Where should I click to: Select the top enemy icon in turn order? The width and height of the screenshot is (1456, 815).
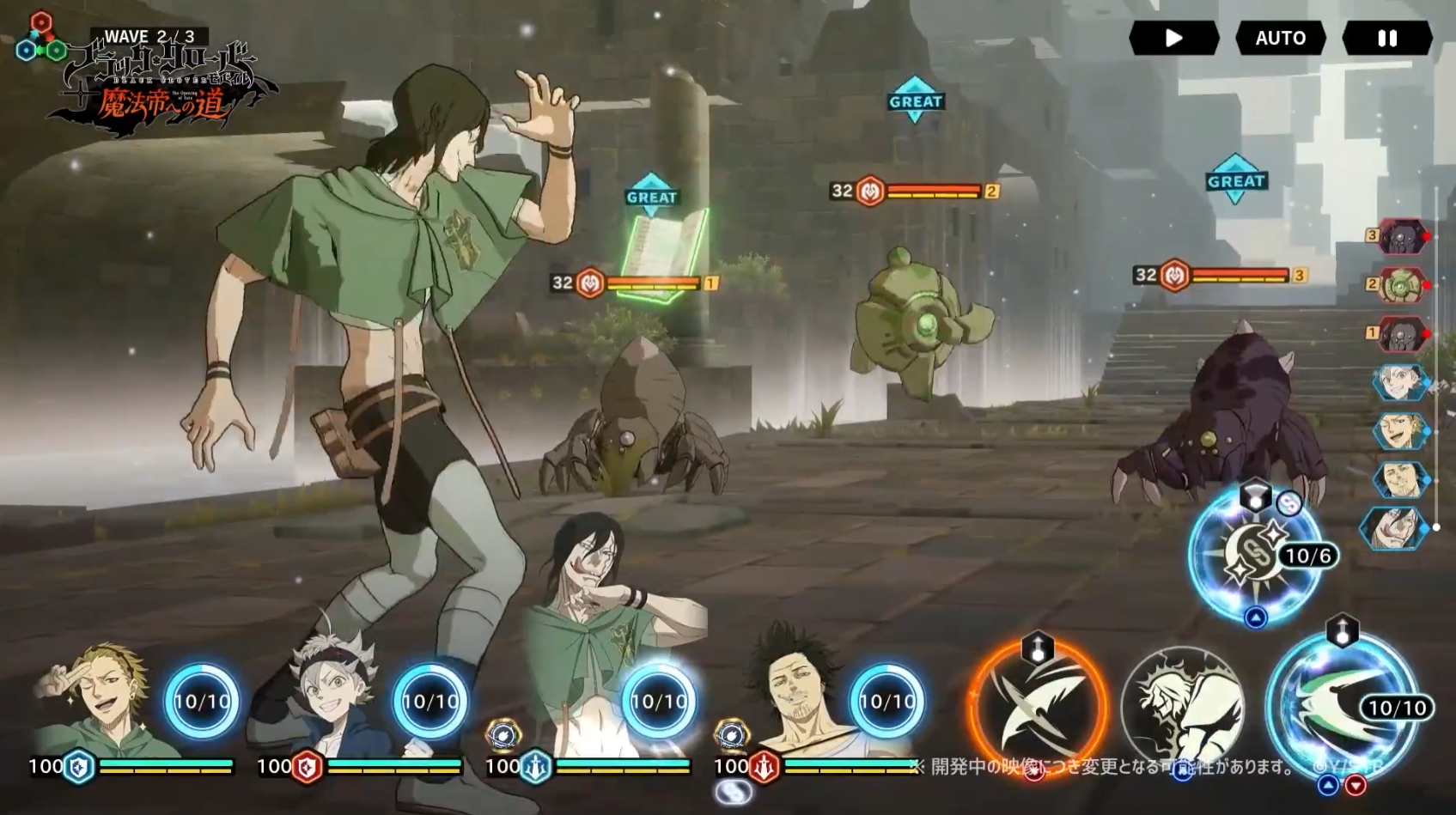click(x=1400, y=236)
